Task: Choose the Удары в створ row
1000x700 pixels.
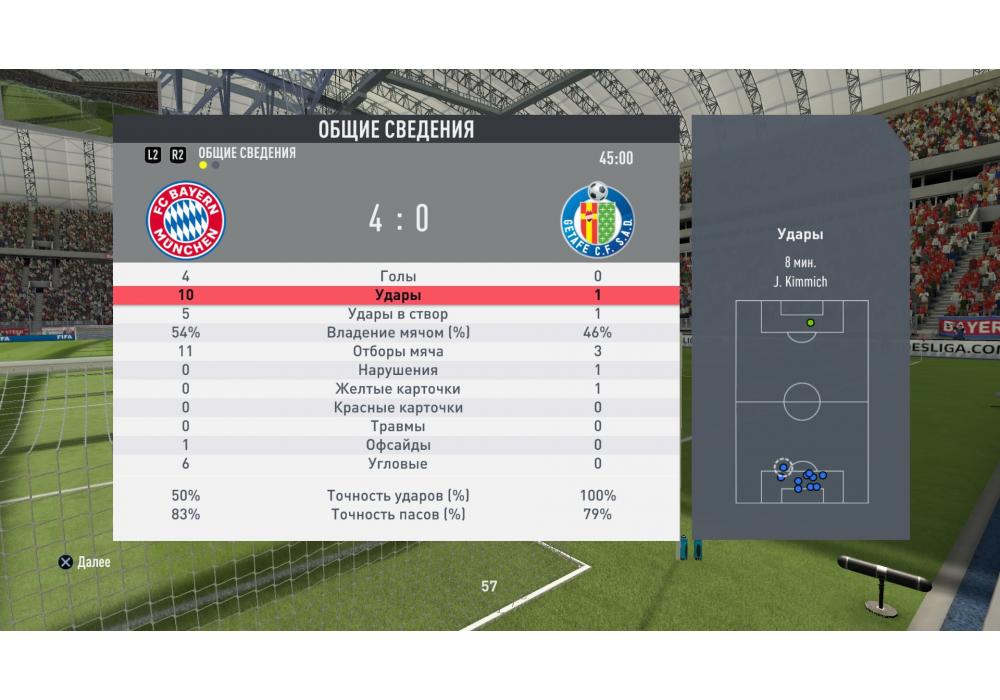Action: [397, 314]
